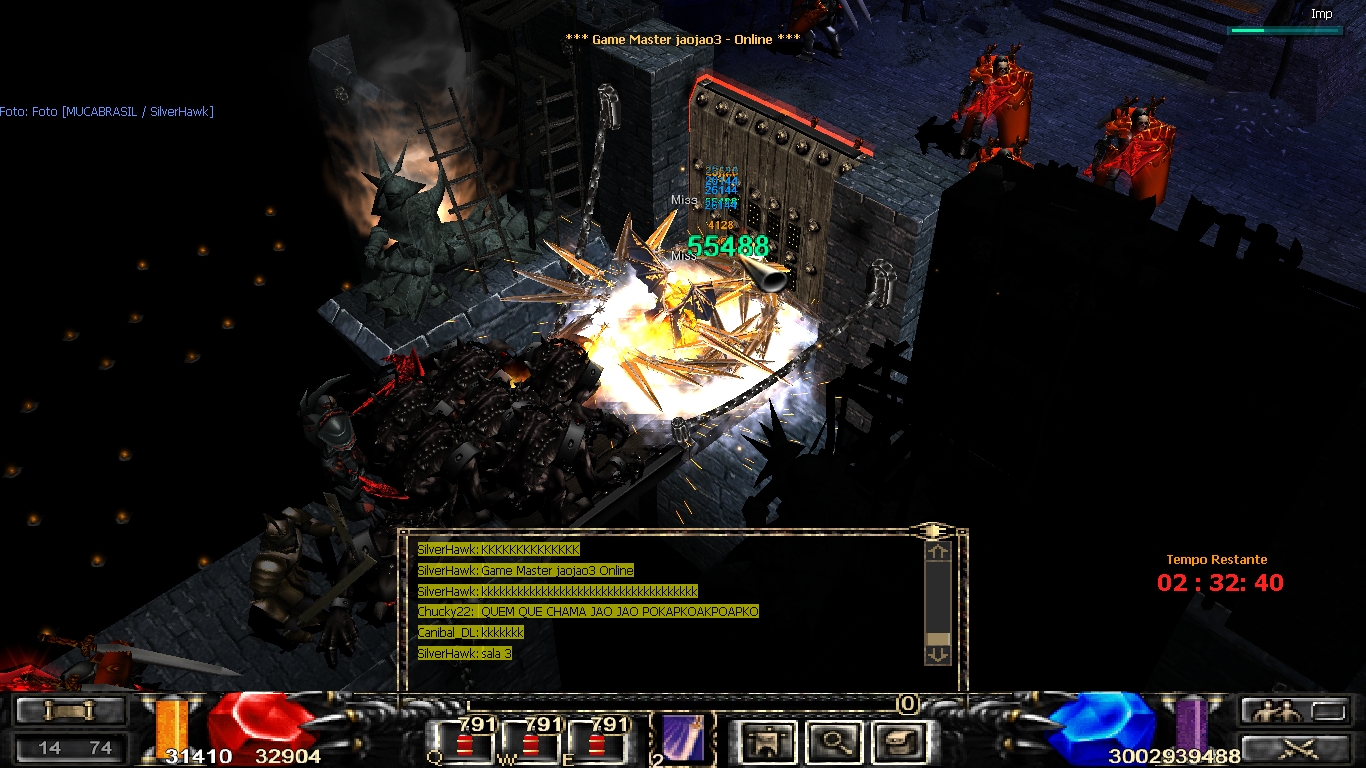
Task: Open the armor-icon character window
Action: tap(769, 742)
